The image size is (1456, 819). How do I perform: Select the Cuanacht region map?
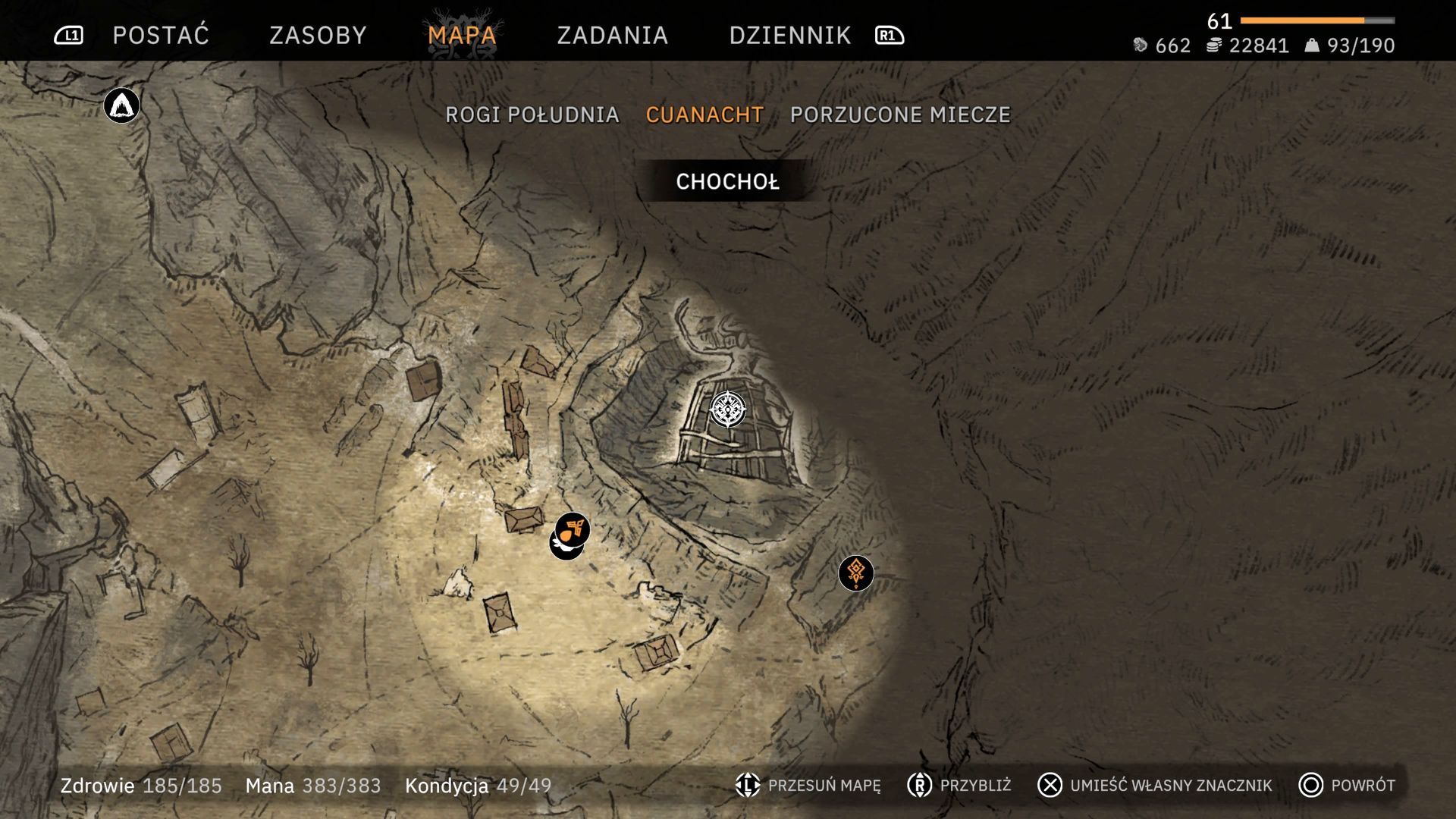point(704,115)
